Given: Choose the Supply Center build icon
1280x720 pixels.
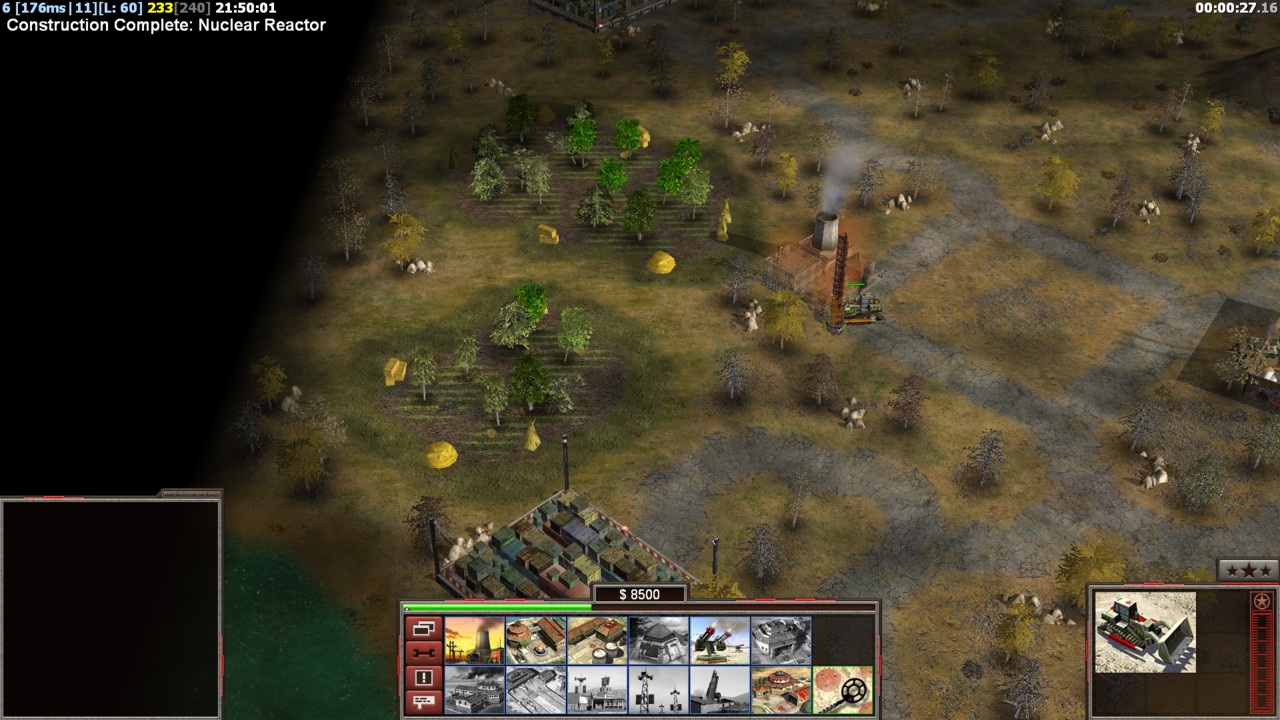Looking at the screenshot, I should (597, 640).
